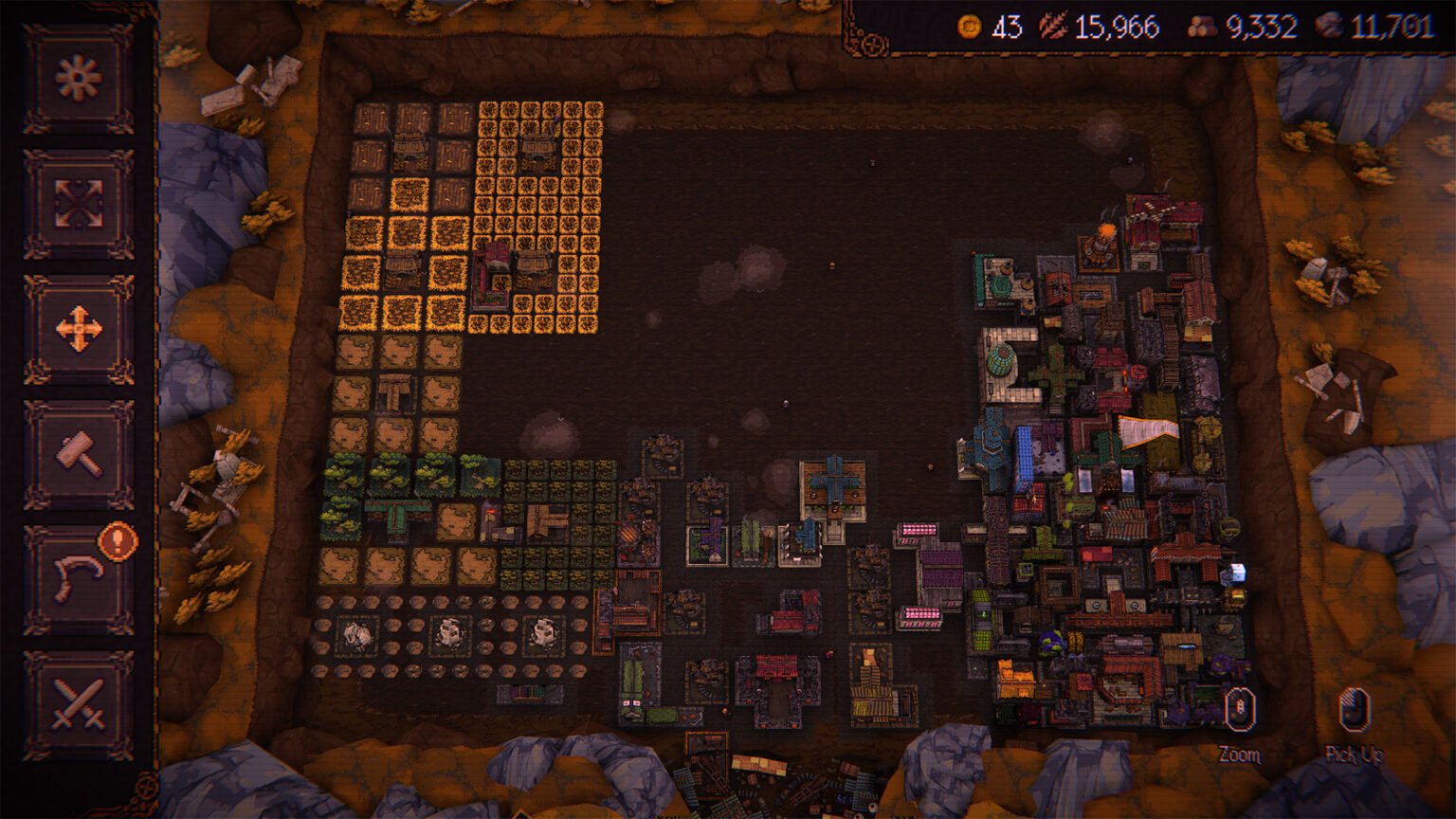Open the gear settings button
Viewport: 1456px width, 819px height.
click(x=78, y=79)
